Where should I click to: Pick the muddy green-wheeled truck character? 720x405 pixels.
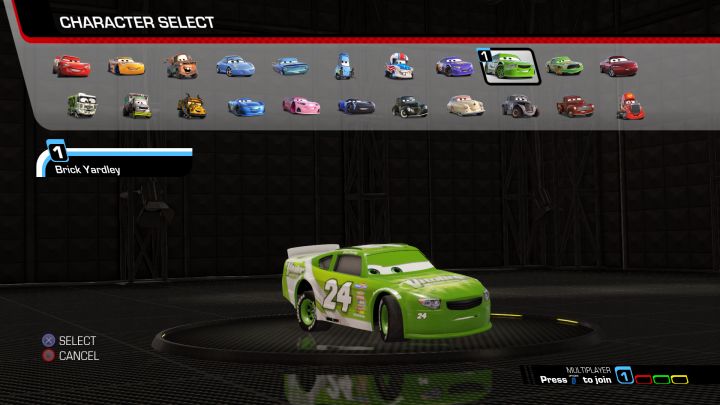(136, 104)
